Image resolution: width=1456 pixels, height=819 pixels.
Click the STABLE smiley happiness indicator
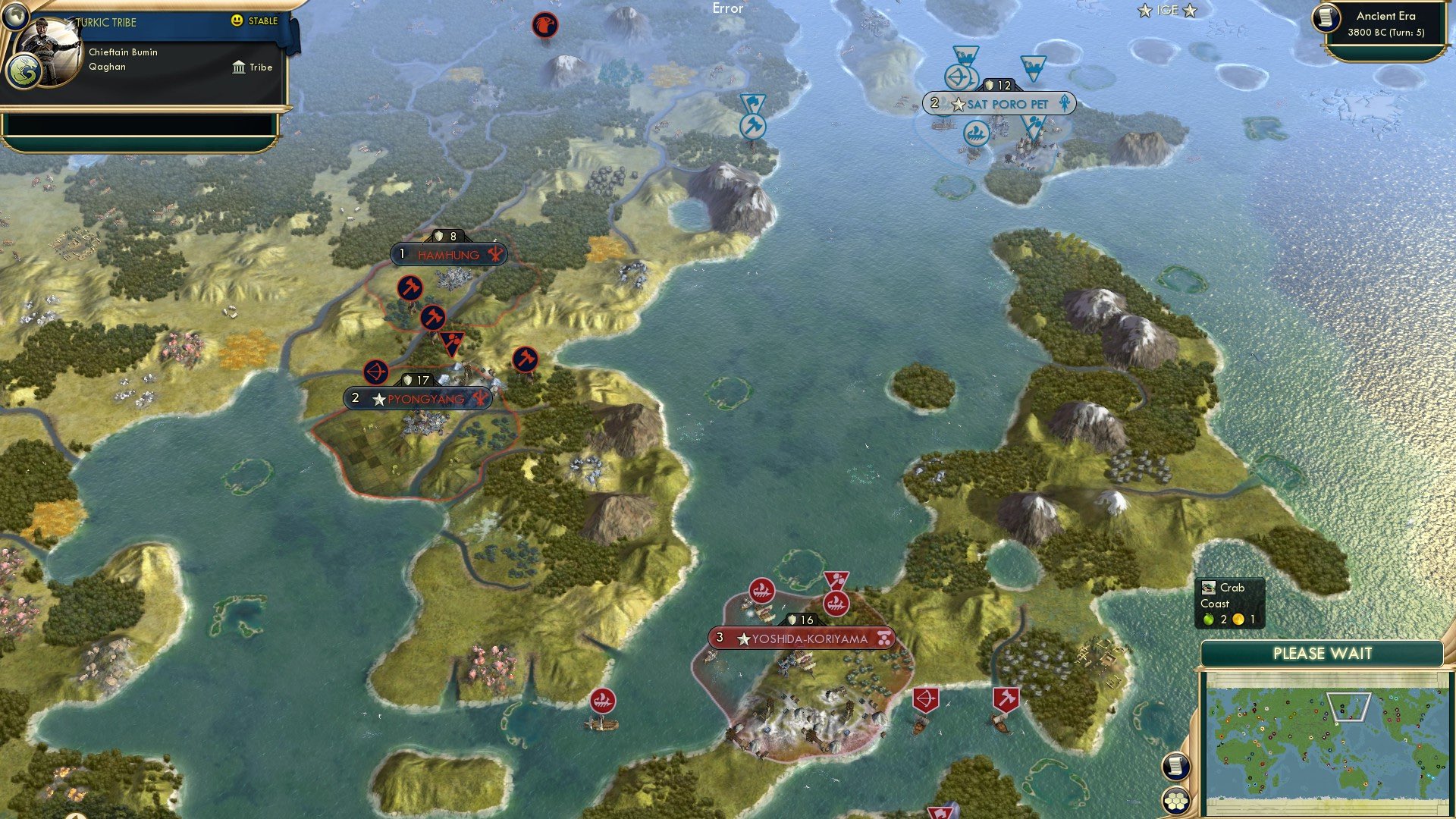237,22
